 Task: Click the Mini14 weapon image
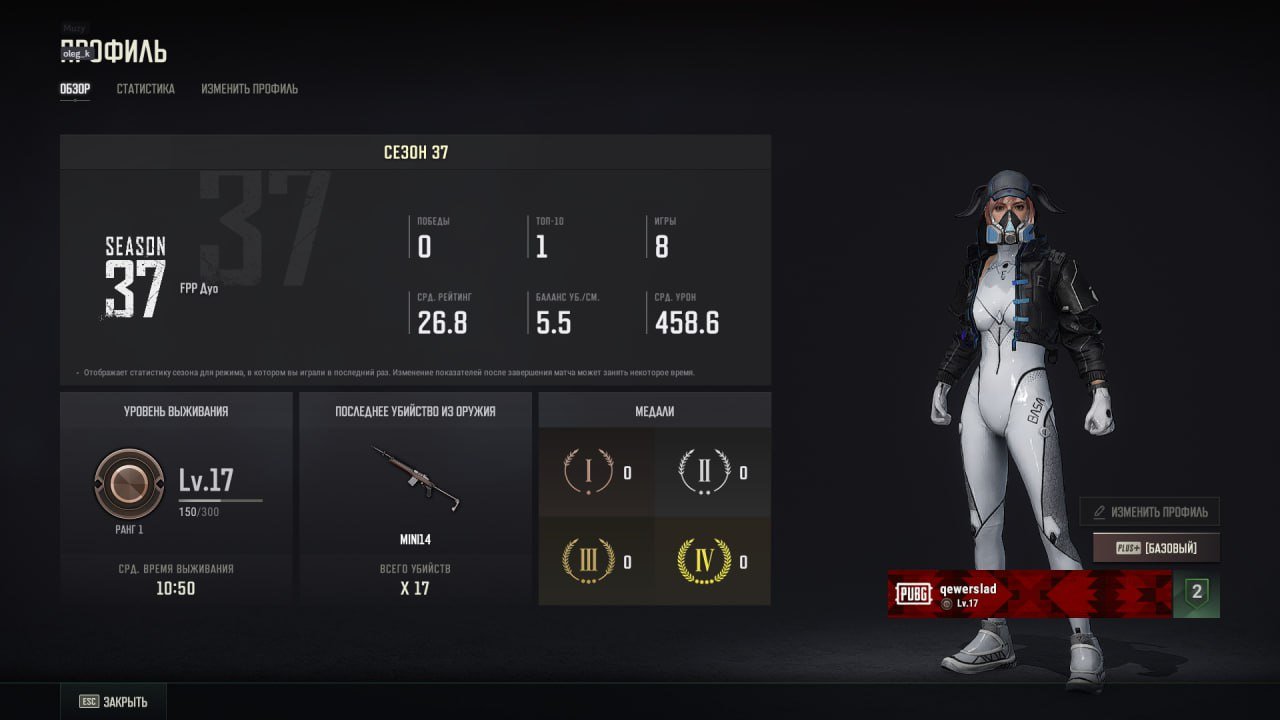pyautogui.click(x=415, y=479)
